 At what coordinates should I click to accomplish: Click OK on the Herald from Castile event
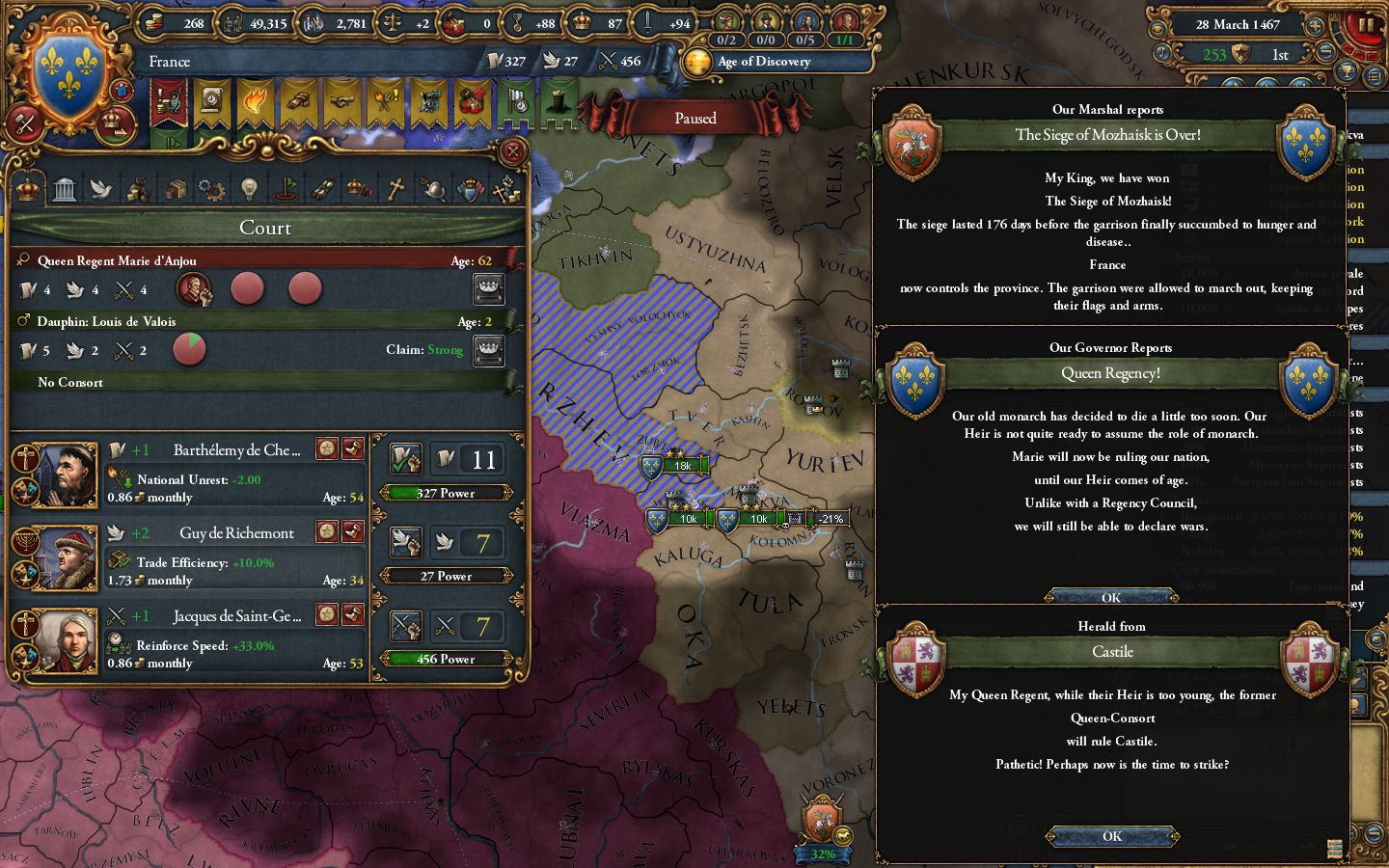click(1111, 836)
